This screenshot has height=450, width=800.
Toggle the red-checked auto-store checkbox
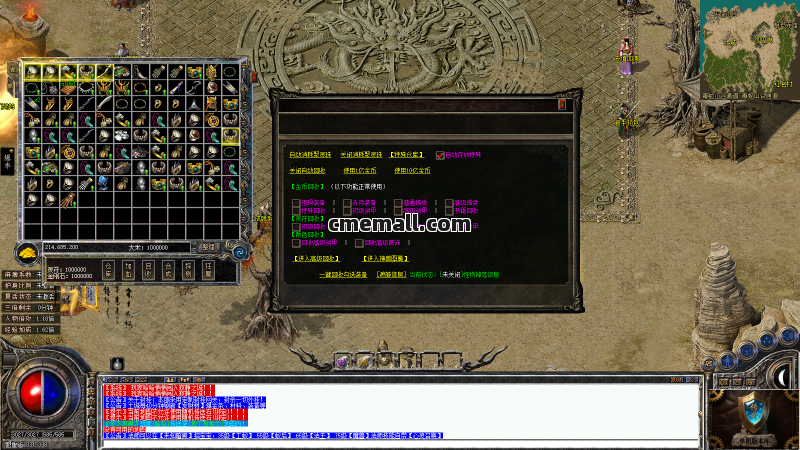tap(439, 155)
